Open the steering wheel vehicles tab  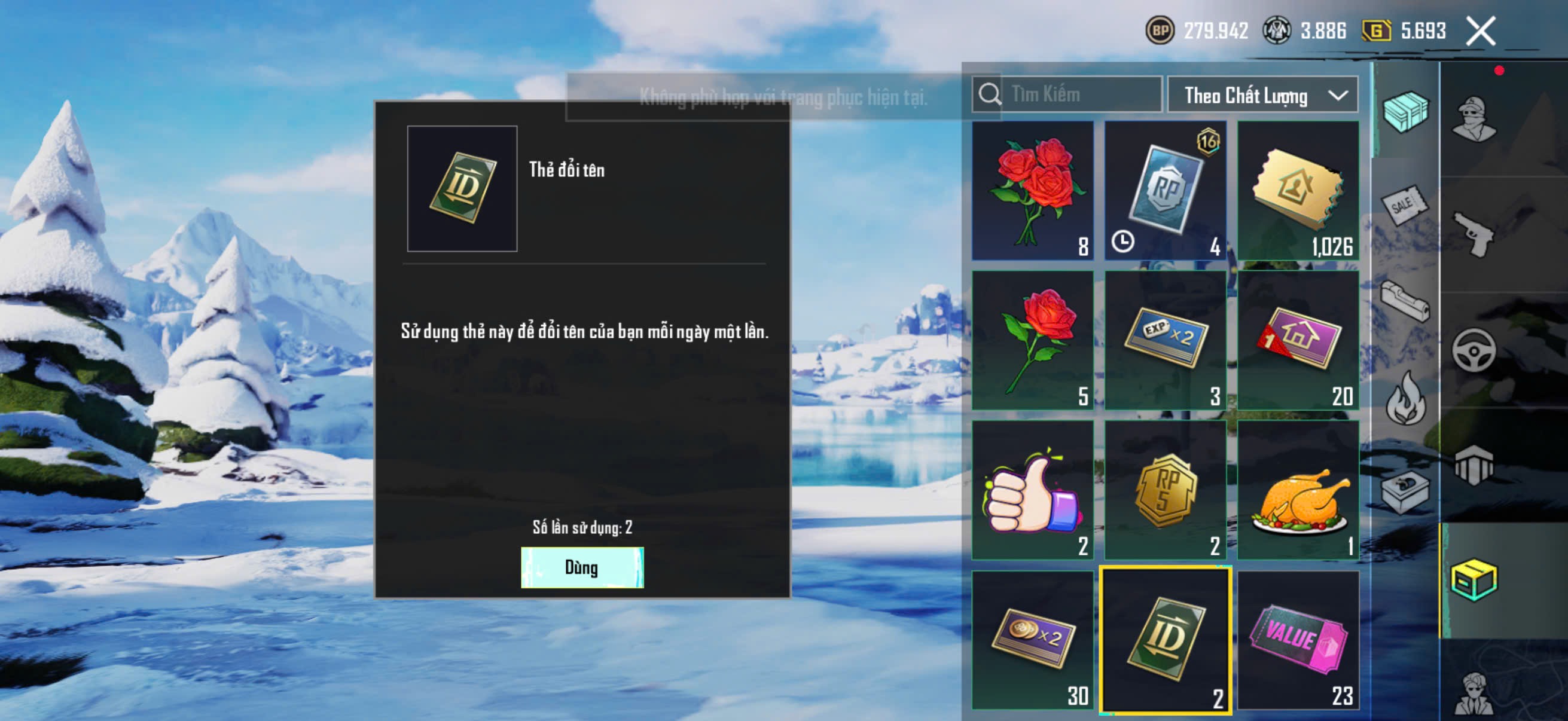tap(1474, 350)
